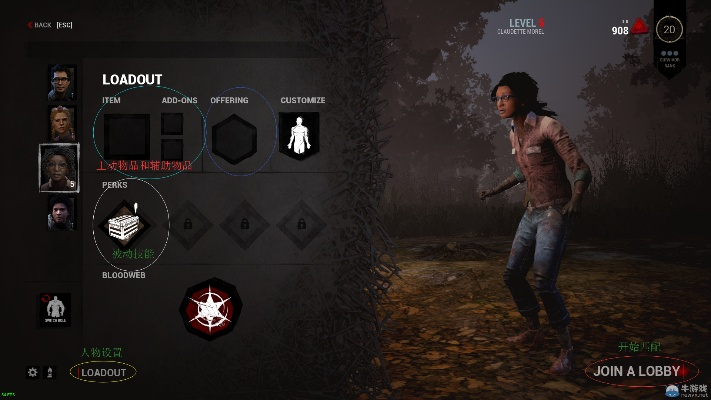Viewport: 711px width, 400px height.
Task: Open the settings gear icon
Action: pos(33,372)
